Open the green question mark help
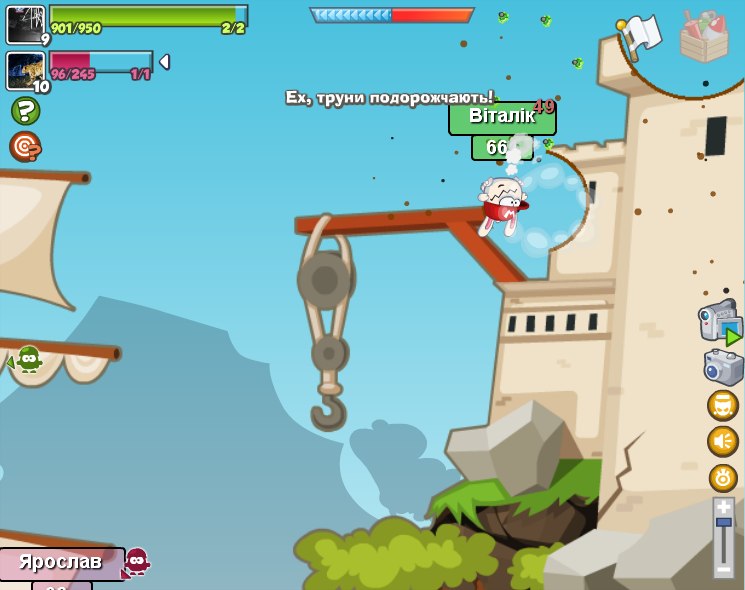This screenshot has height=590, width=745. [x=25, y=110]
